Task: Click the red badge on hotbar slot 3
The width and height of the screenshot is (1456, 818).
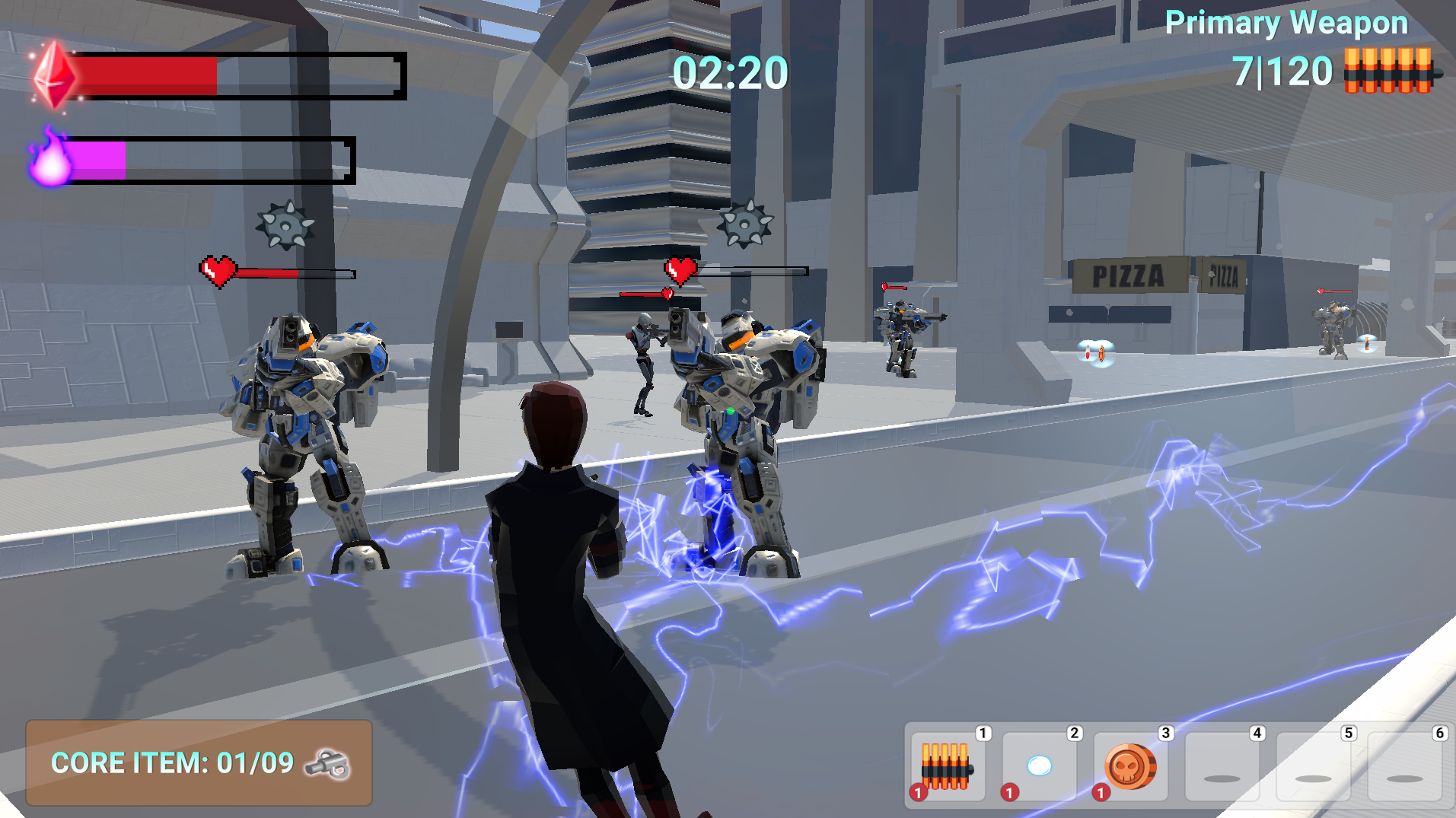Action: pos(1101,794)
